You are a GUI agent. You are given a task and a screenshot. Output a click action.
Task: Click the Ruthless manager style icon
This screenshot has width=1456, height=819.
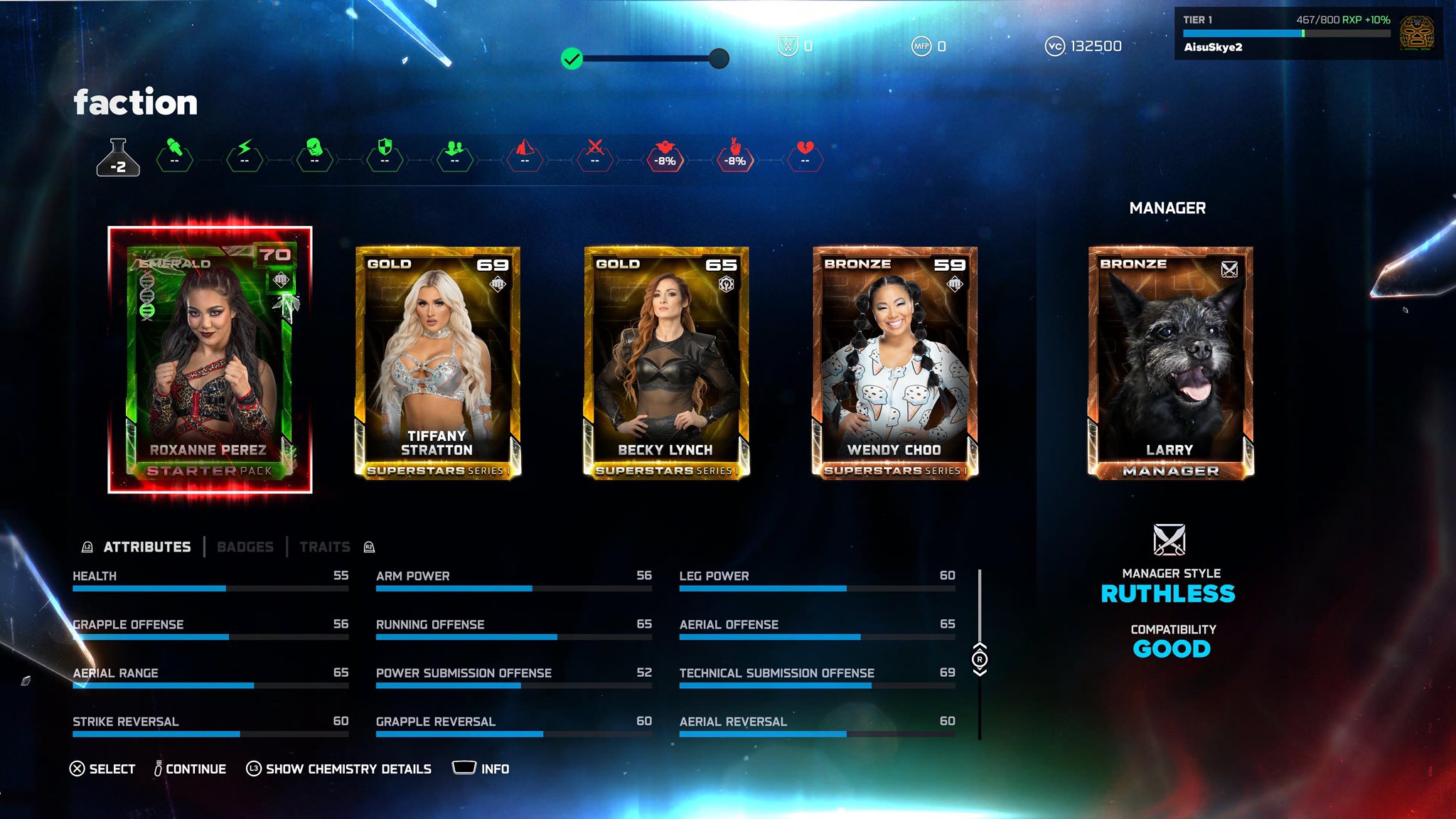(1169, 540)
